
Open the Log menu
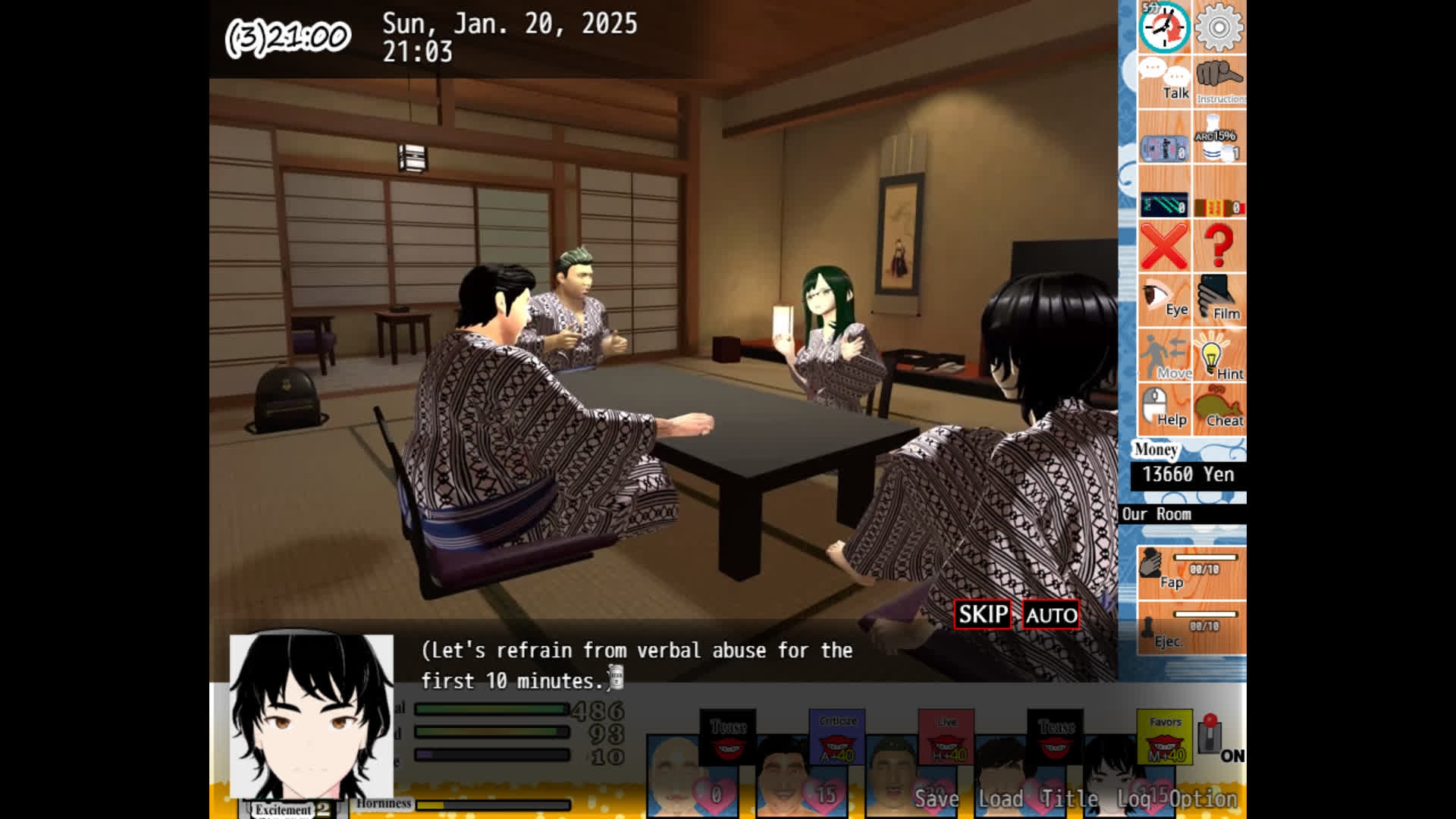tap(1134, 799)
